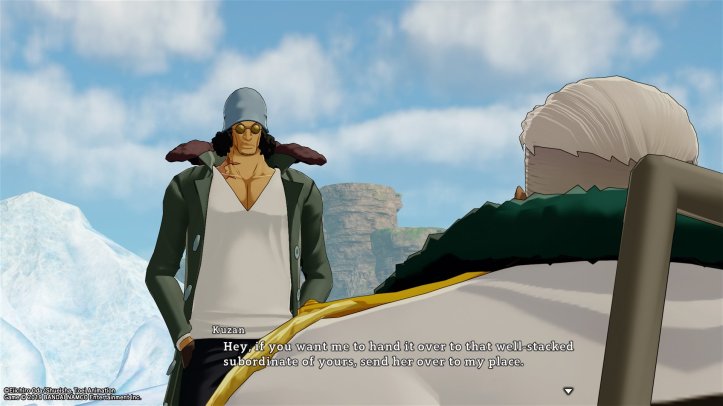Advance dialogue with the down-arrow indicator
This screenshot has height=406, width=723.
tap(568, 391)
